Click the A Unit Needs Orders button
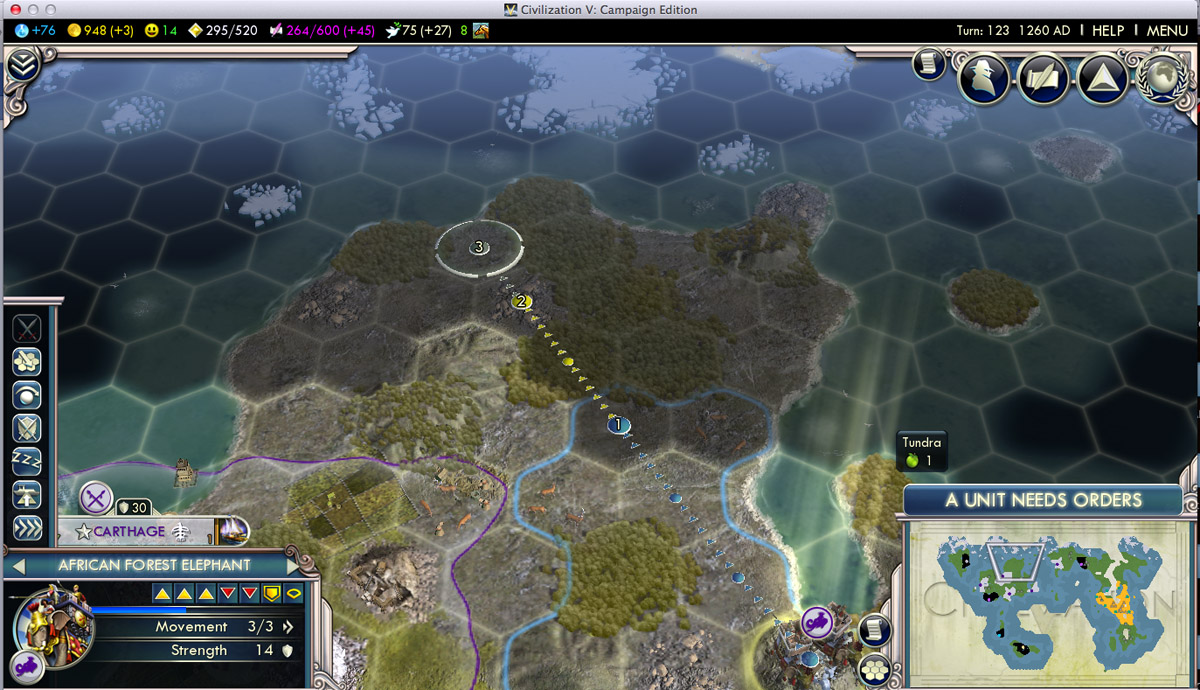 tap(1043, 500)
